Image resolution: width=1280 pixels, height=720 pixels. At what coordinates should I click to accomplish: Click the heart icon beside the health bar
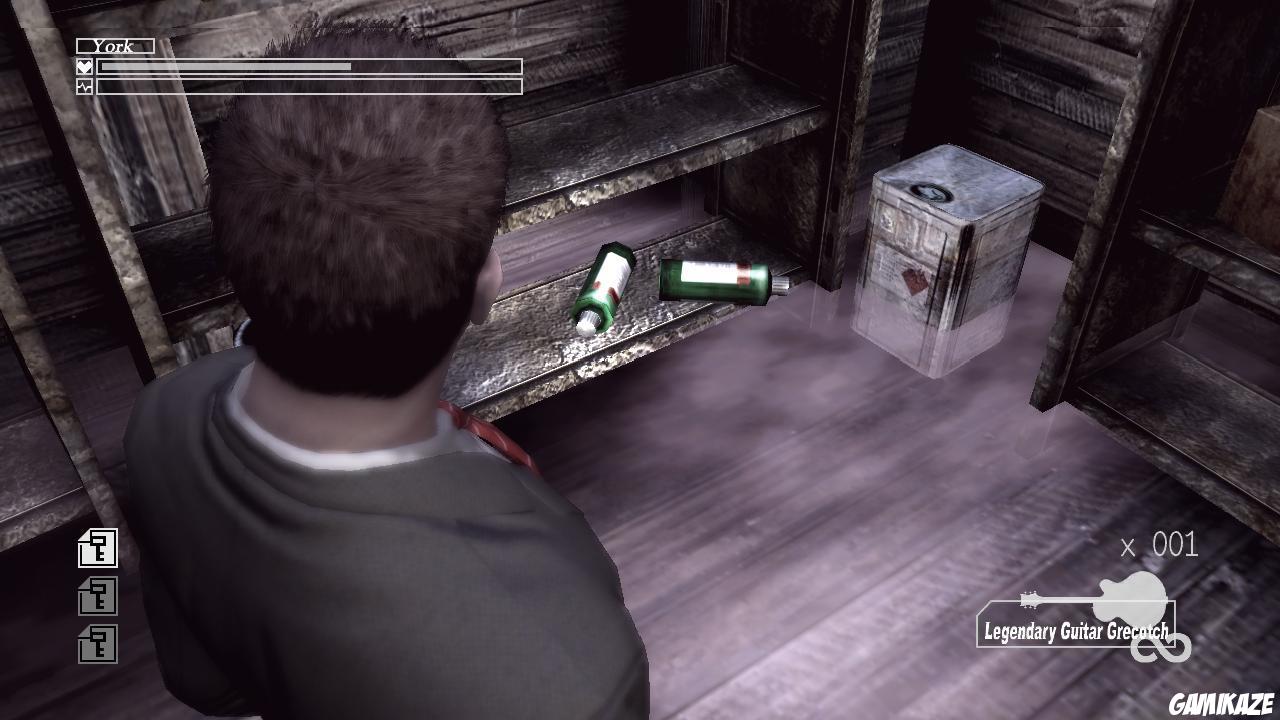click(x=85, y=66)
